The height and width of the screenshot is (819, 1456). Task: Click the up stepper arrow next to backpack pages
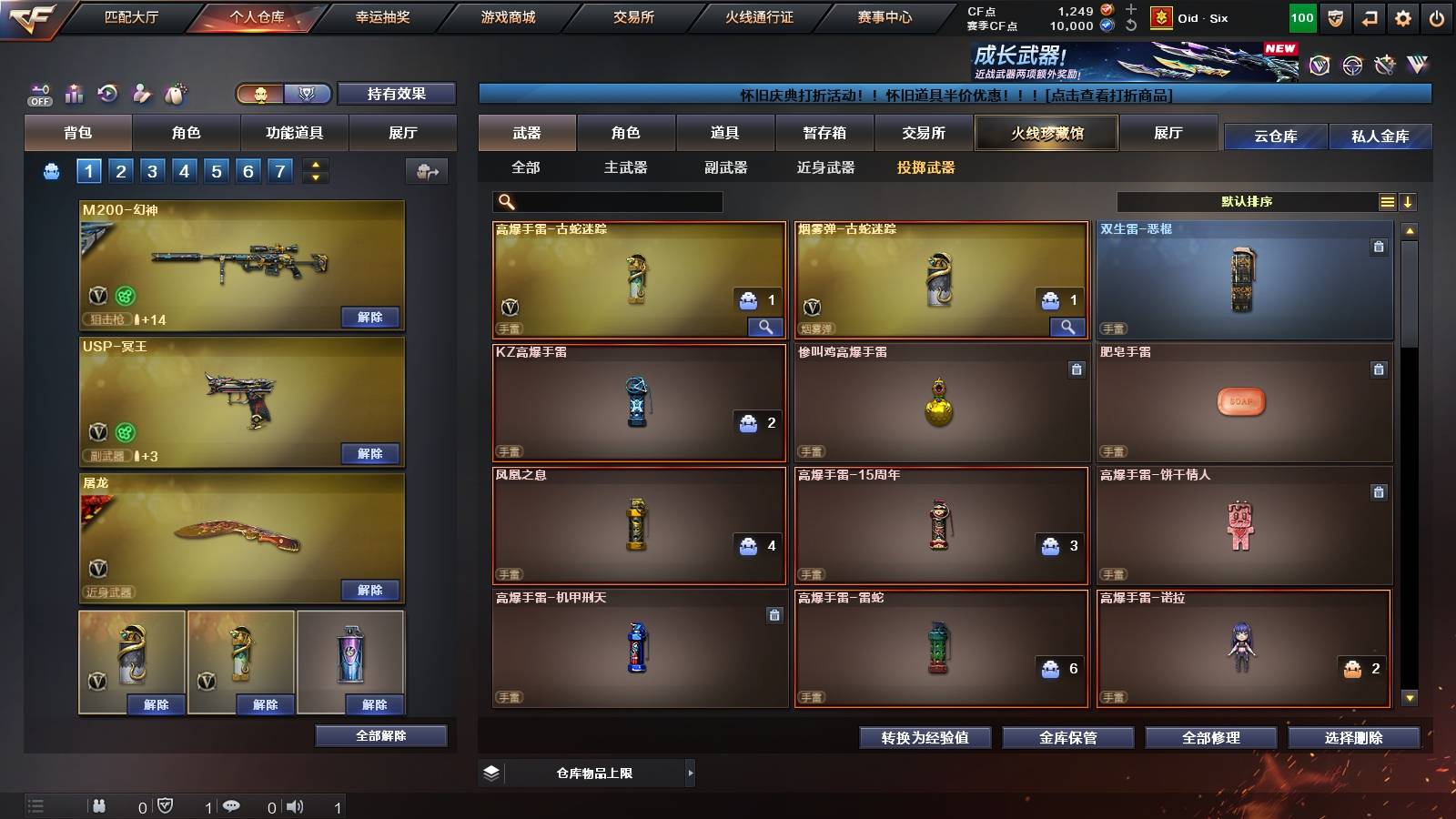[x=315, y=164]
